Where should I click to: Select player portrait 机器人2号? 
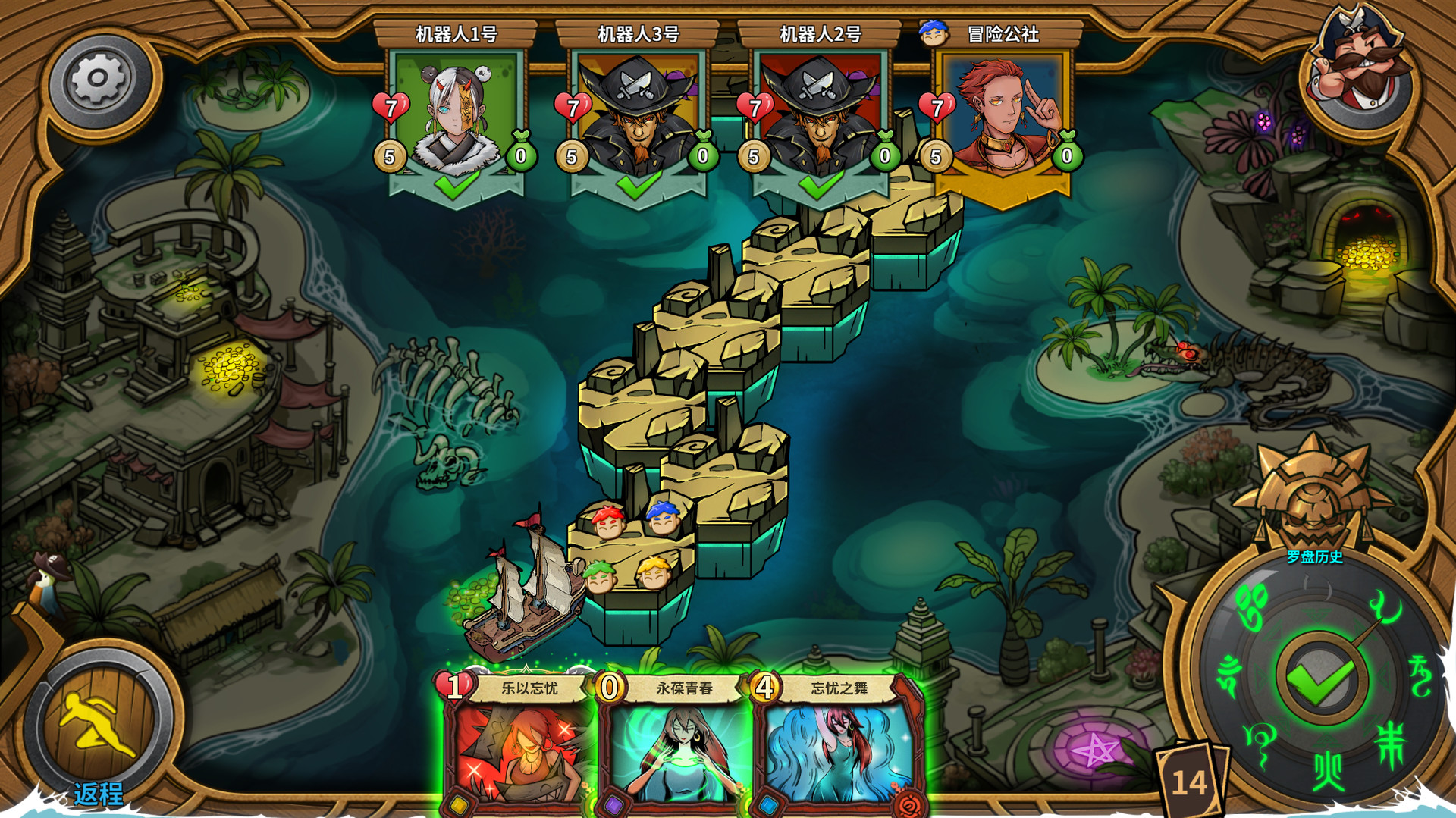pyautogui.click(x=821, y=114)
